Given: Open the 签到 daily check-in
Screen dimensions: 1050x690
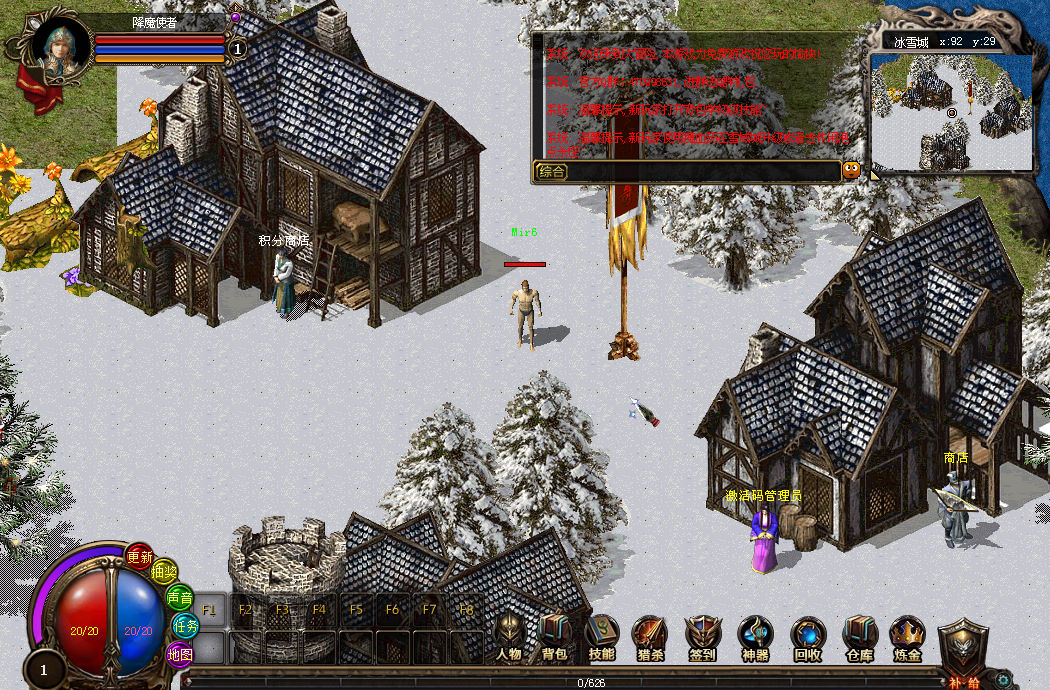Looking at the screenshot, I should point(702,634).
